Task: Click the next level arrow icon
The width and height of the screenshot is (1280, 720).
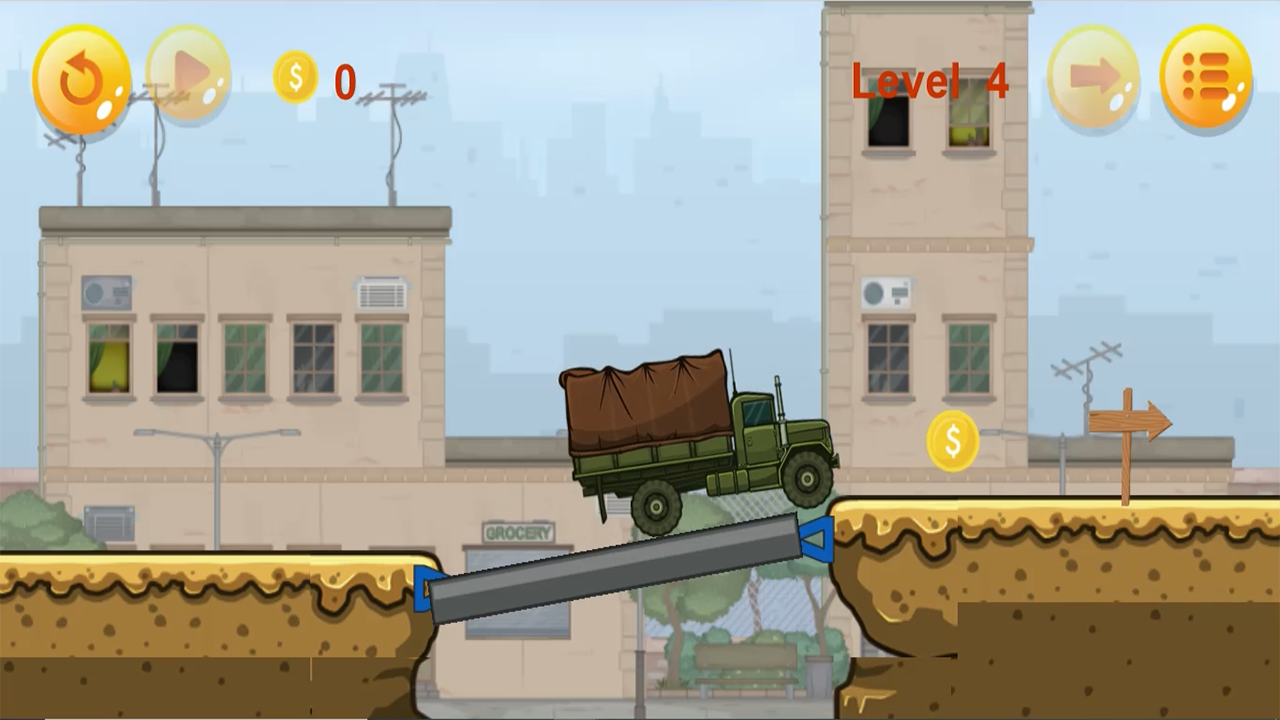Action: pos(1094,77)
